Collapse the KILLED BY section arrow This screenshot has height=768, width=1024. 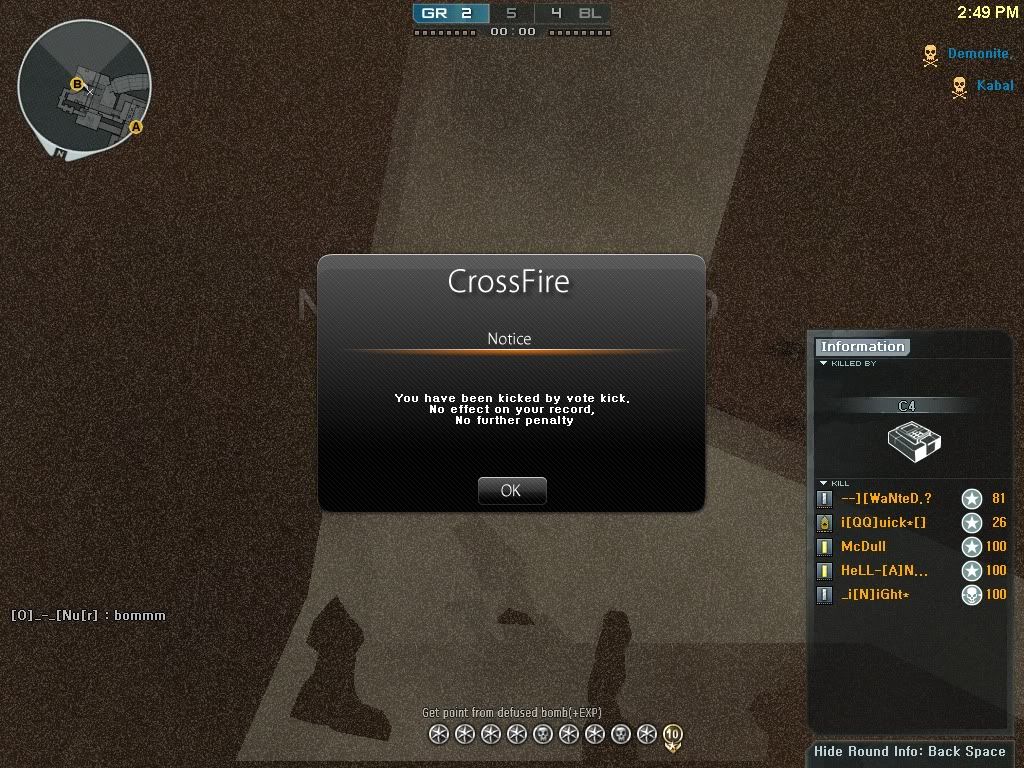coord(823,364)
